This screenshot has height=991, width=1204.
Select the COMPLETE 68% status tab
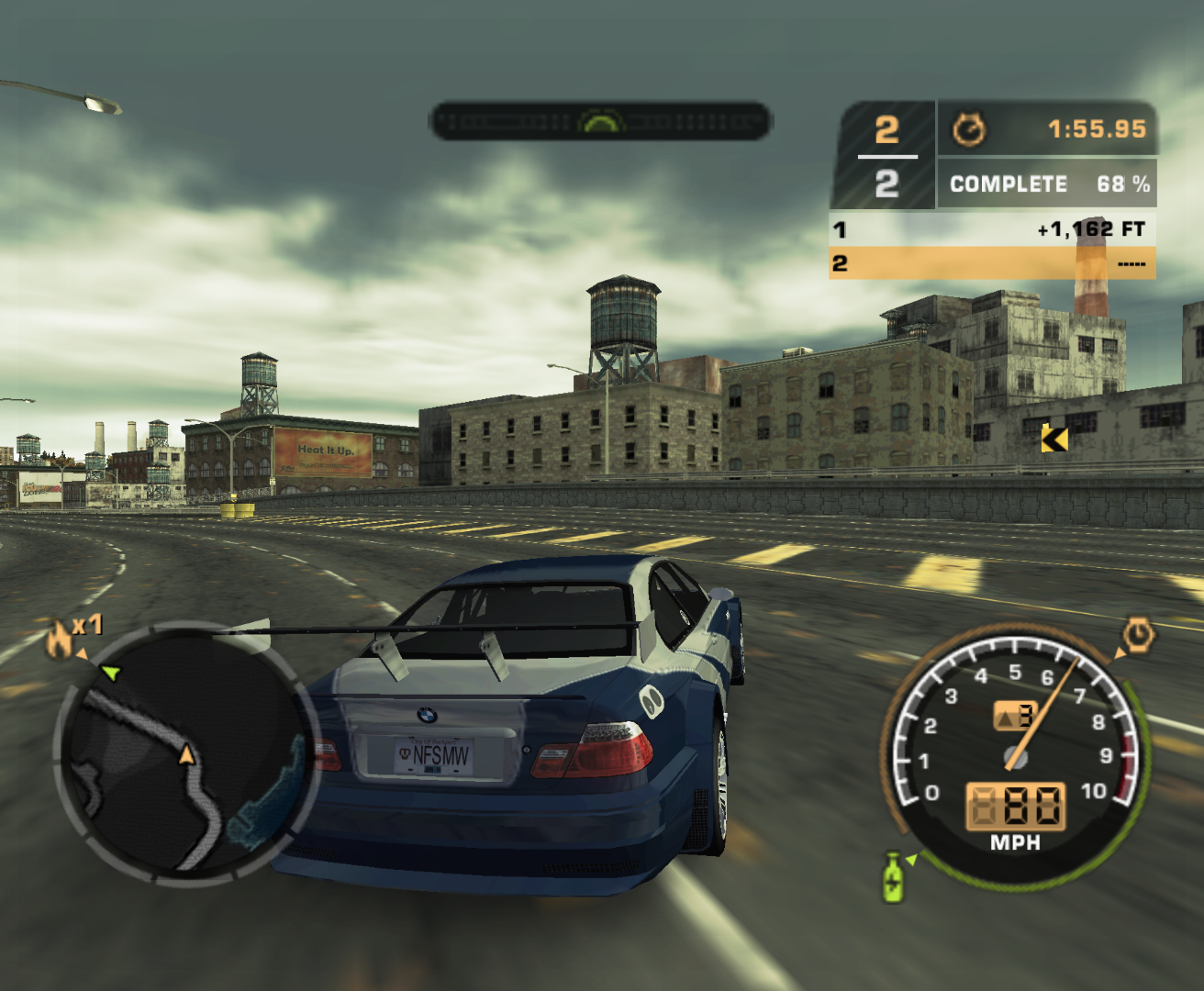(1046, 184)
